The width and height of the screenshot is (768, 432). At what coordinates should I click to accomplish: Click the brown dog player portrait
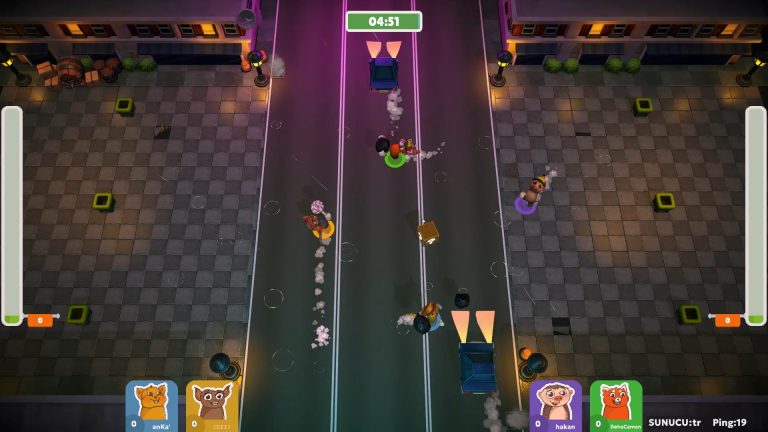pyautogui.click(x=211, y=405)
